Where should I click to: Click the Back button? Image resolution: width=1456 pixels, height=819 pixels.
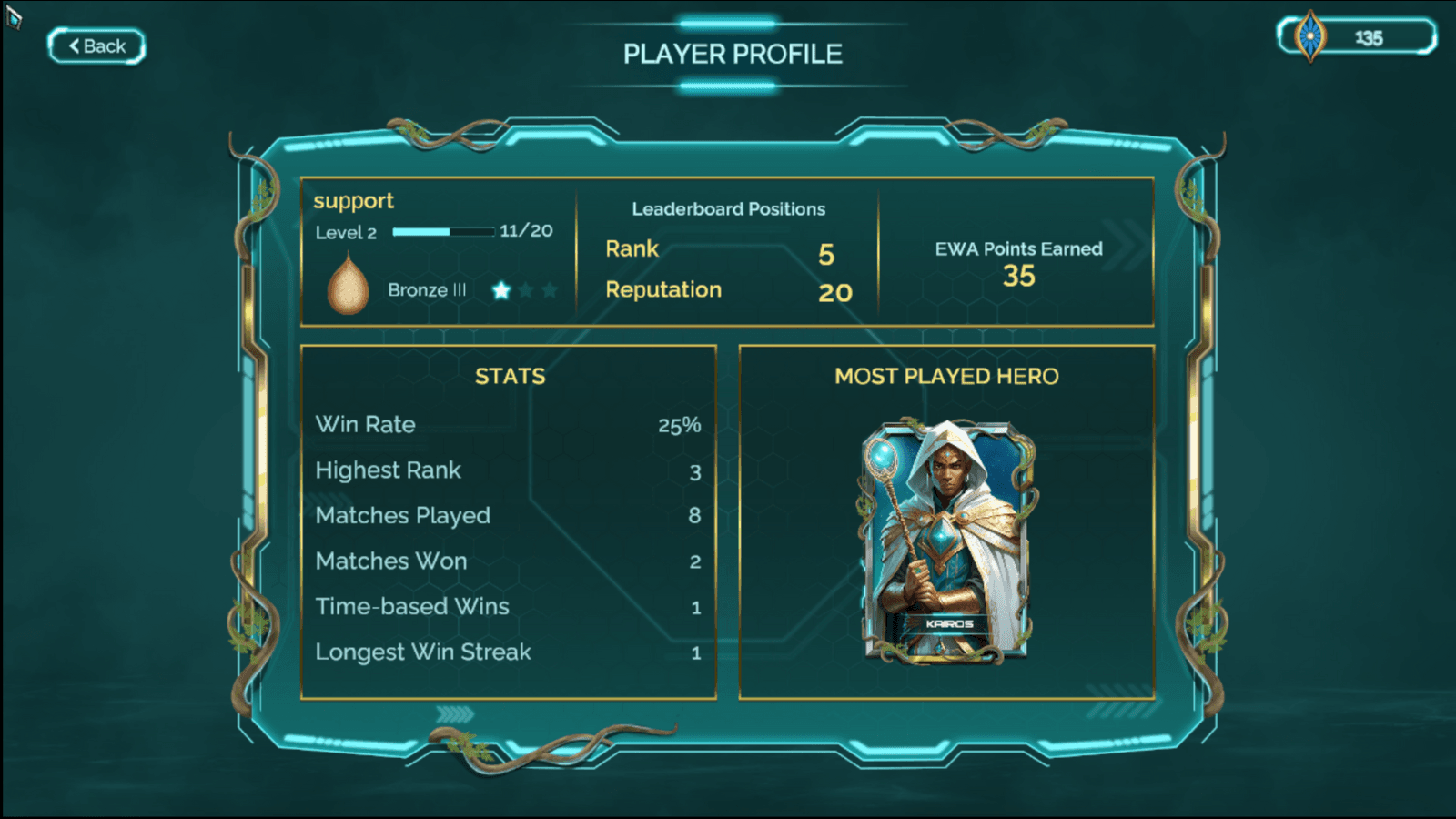click(96, 45)
